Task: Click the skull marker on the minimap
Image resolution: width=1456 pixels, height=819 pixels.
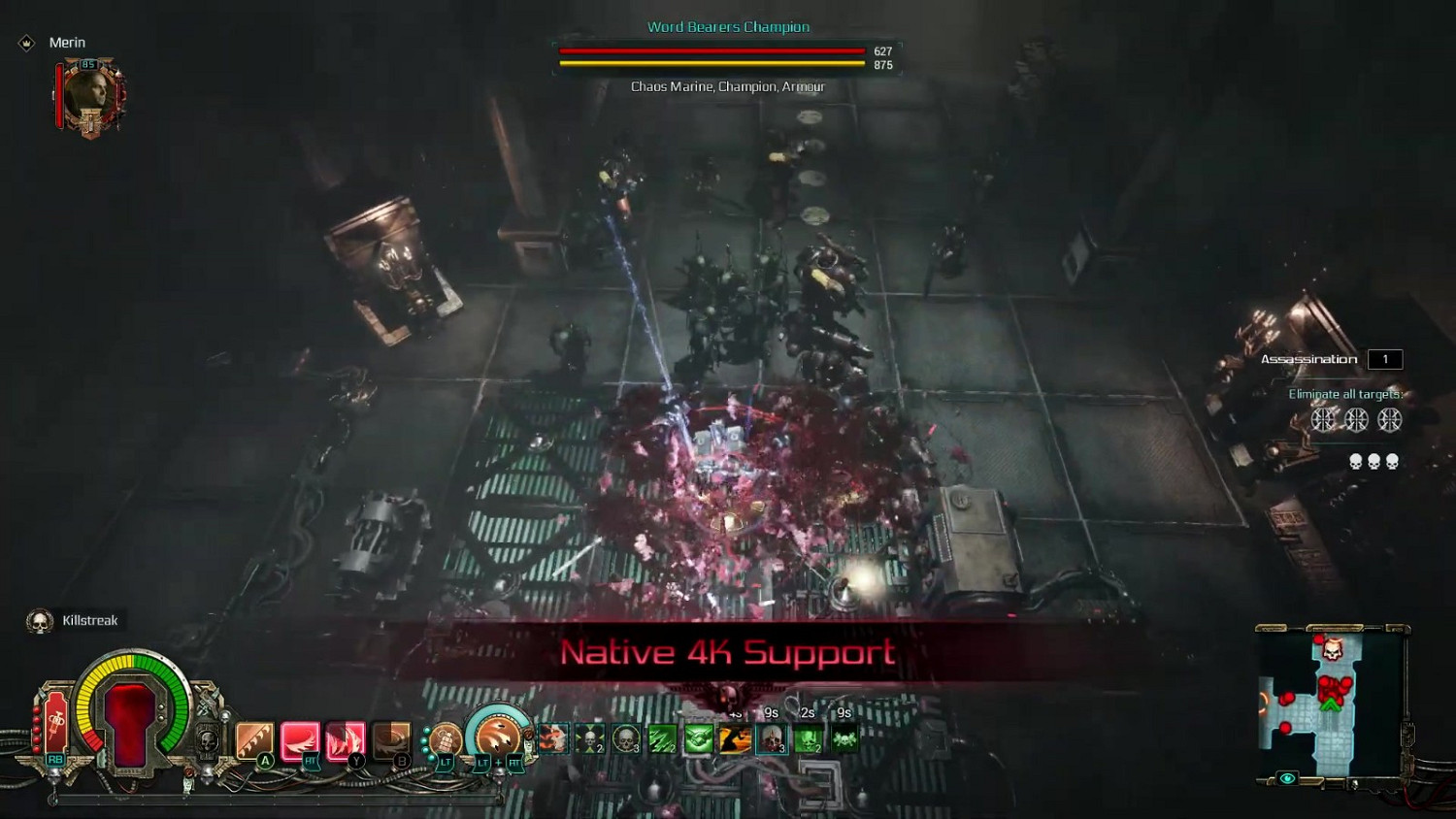Action: [1332, 650]
